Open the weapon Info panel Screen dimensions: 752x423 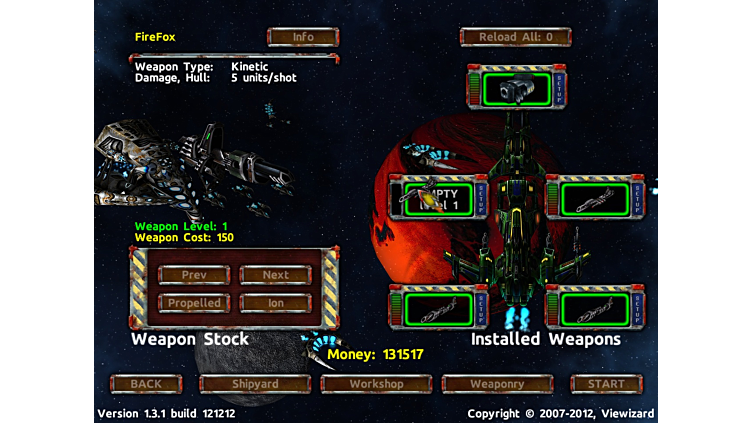pyautogui.click(x=303, y=37)
